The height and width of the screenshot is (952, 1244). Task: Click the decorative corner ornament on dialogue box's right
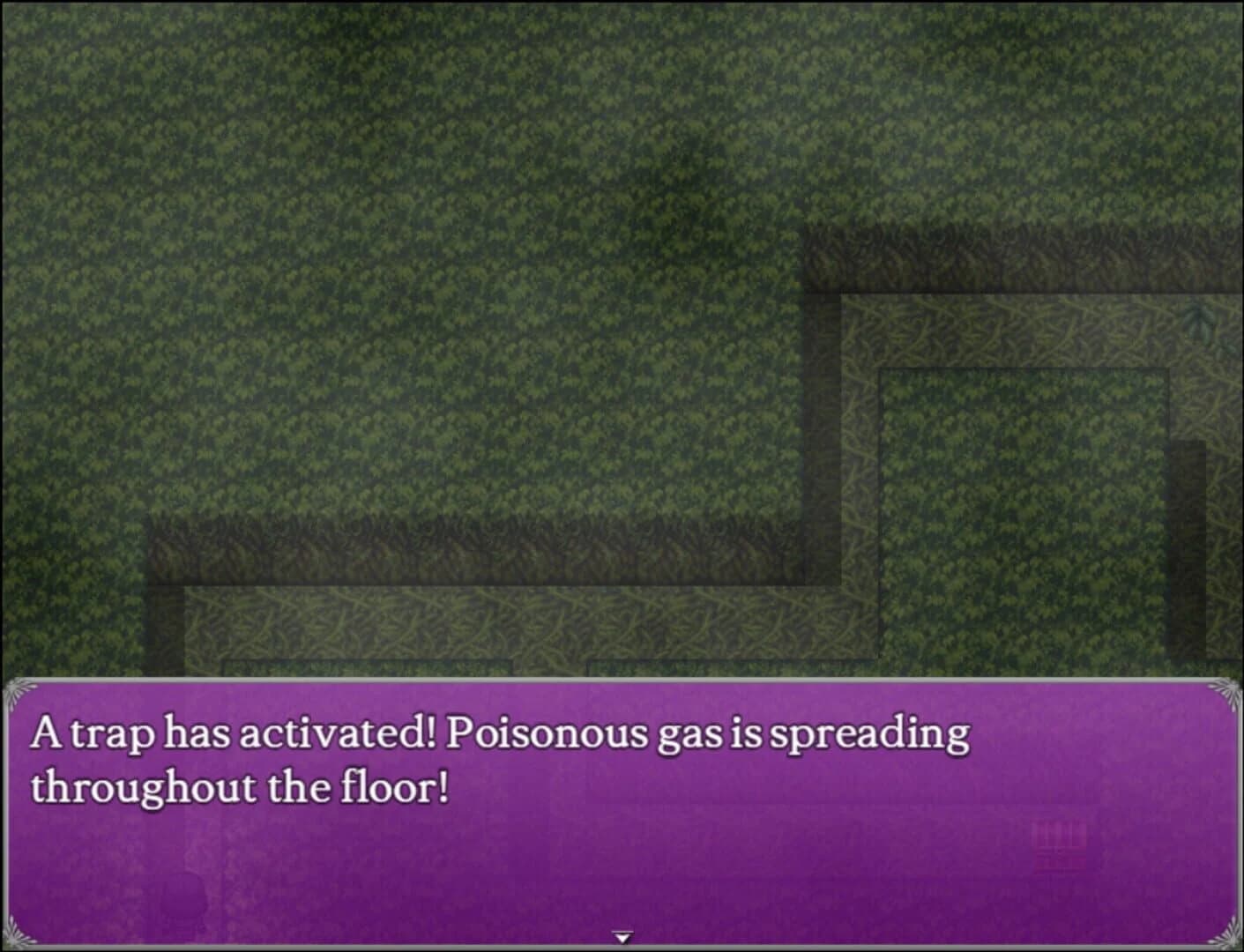click(1225, 696)
